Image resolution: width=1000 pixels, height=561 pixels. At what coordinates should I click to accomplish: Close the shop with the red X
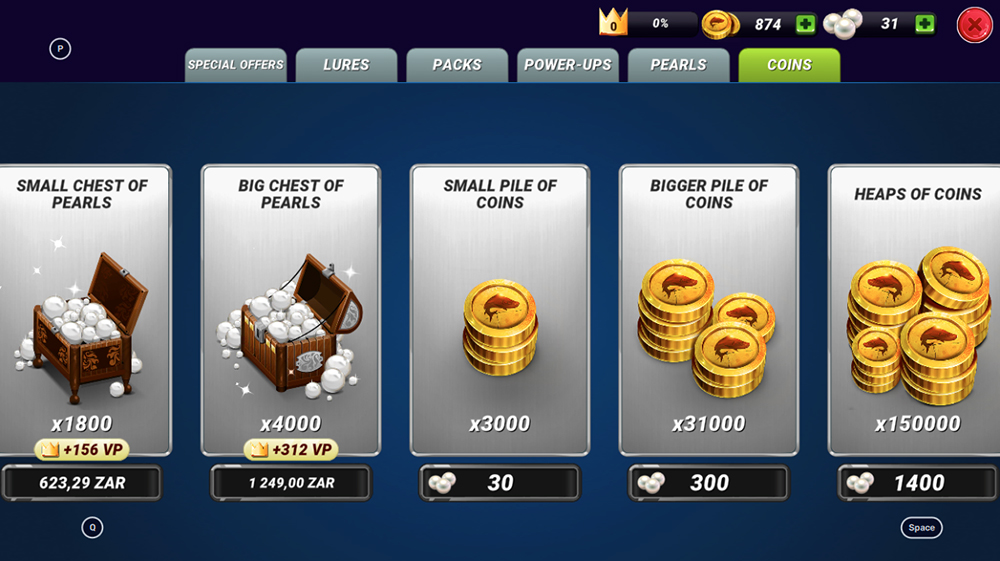(974, 25)
